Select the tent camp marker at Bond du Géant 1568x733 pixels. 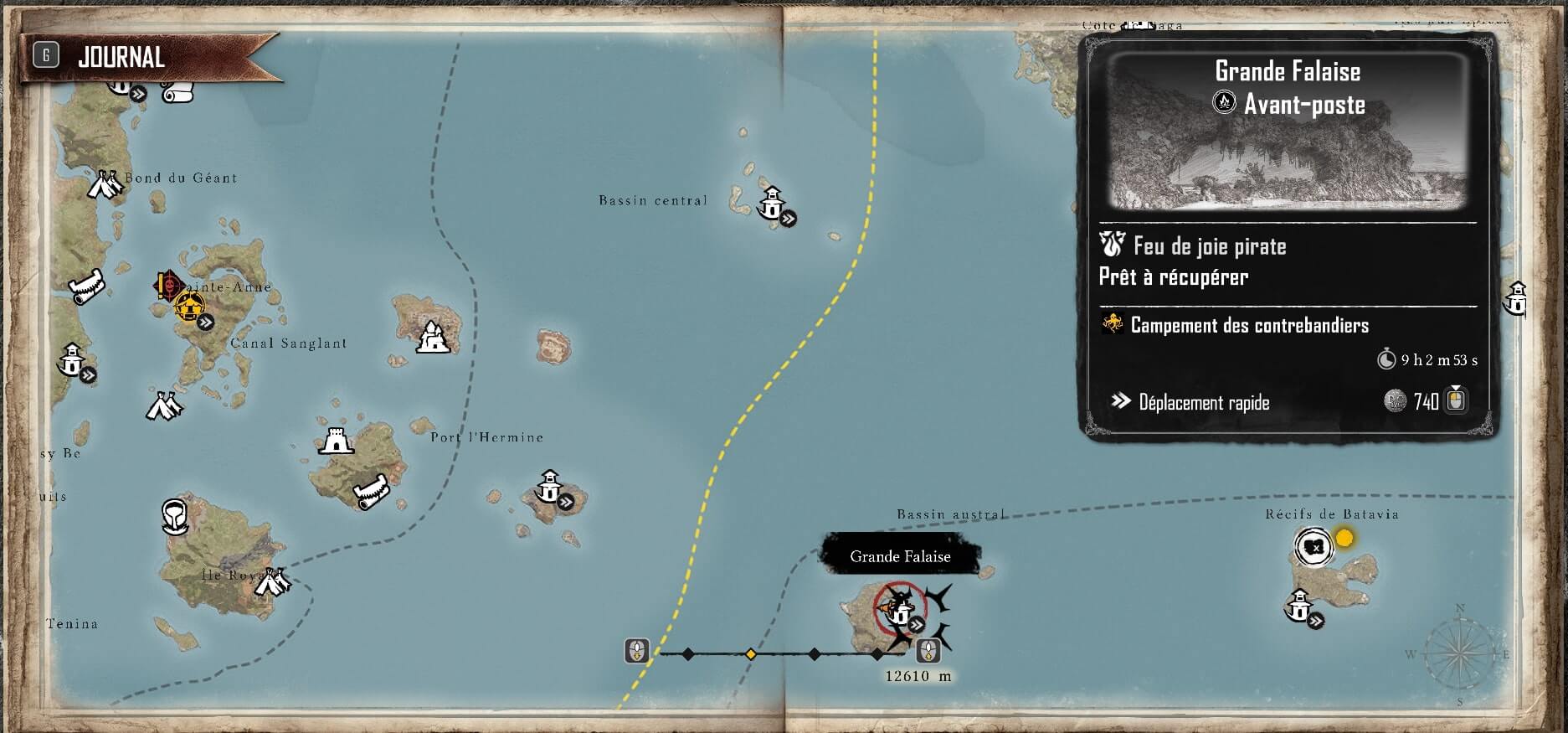click(x=105, y=183)
